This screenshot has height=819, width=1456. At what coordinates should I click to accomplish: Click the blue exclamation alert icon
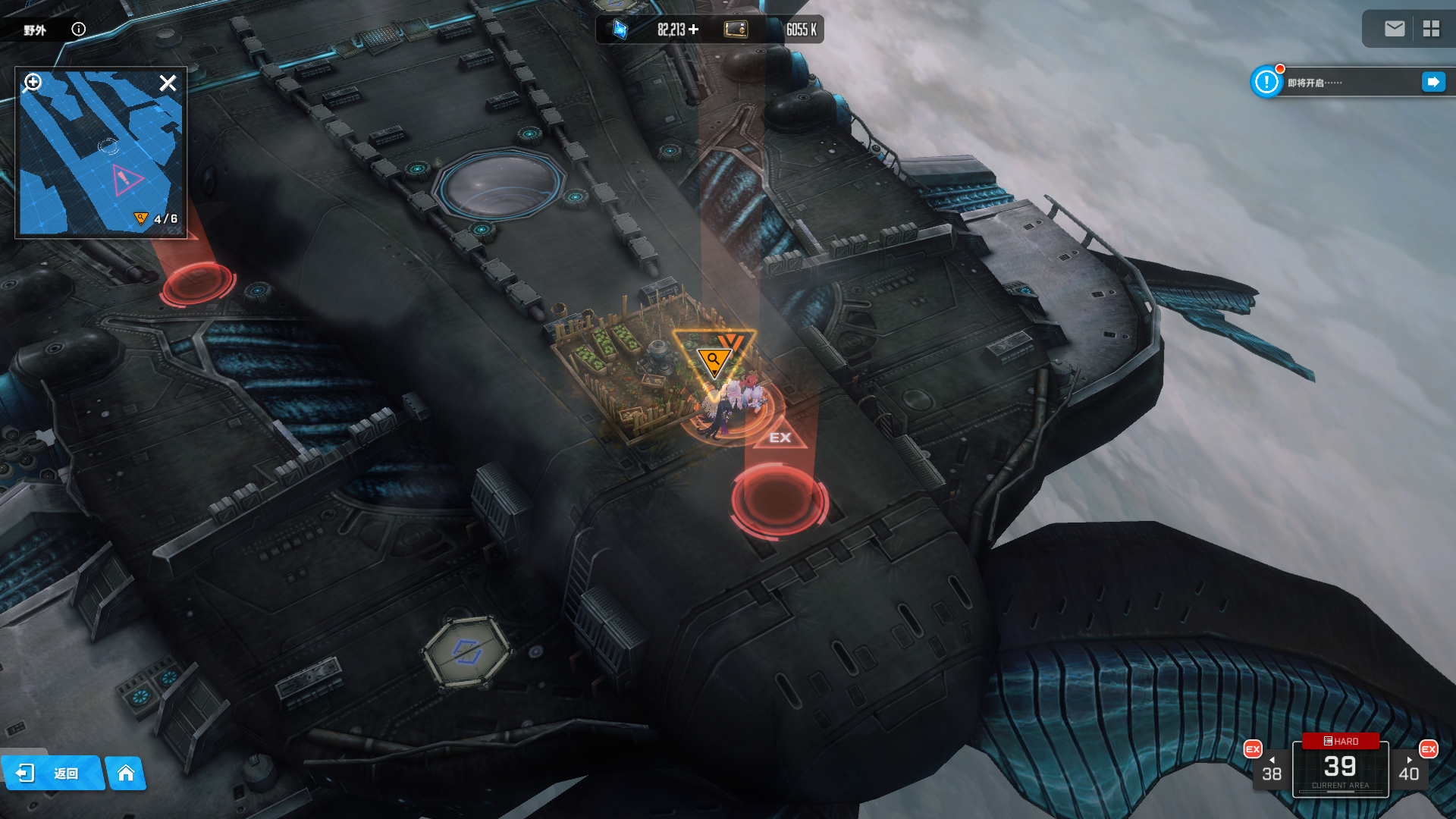[1266, 82]
